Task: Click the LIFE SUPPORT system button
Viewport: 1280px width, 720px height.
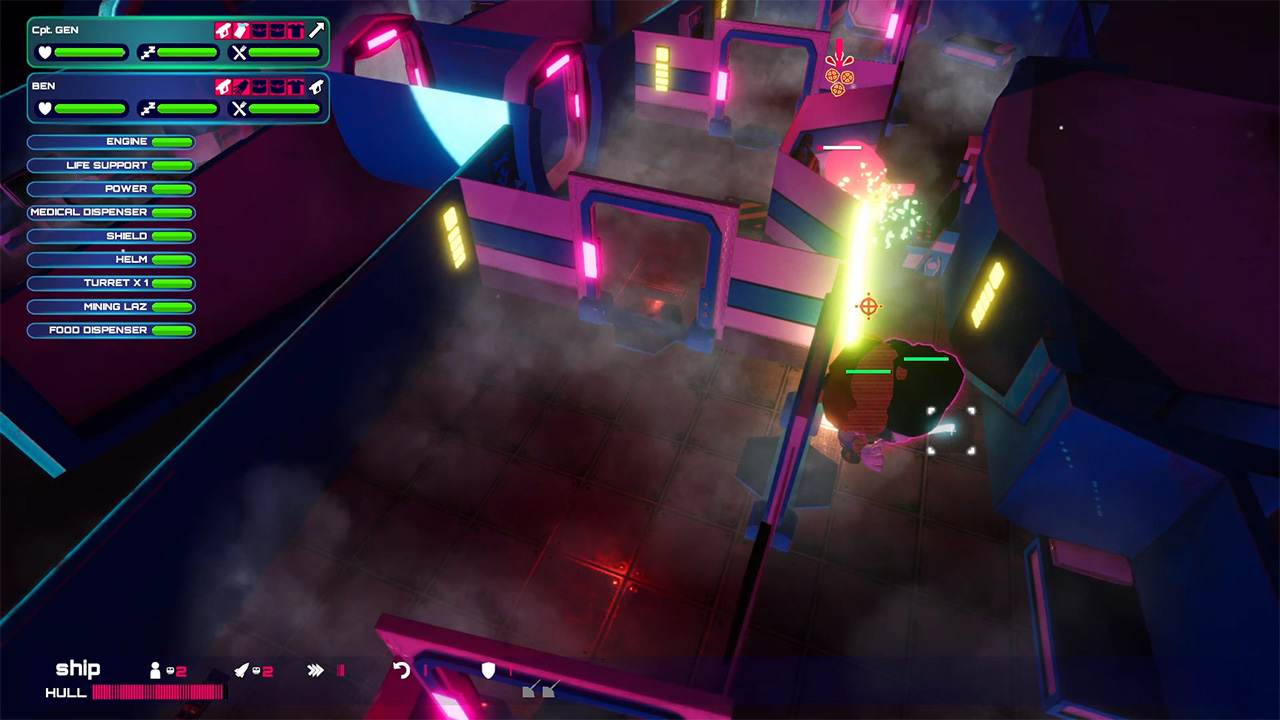Action: click(110, 165)
